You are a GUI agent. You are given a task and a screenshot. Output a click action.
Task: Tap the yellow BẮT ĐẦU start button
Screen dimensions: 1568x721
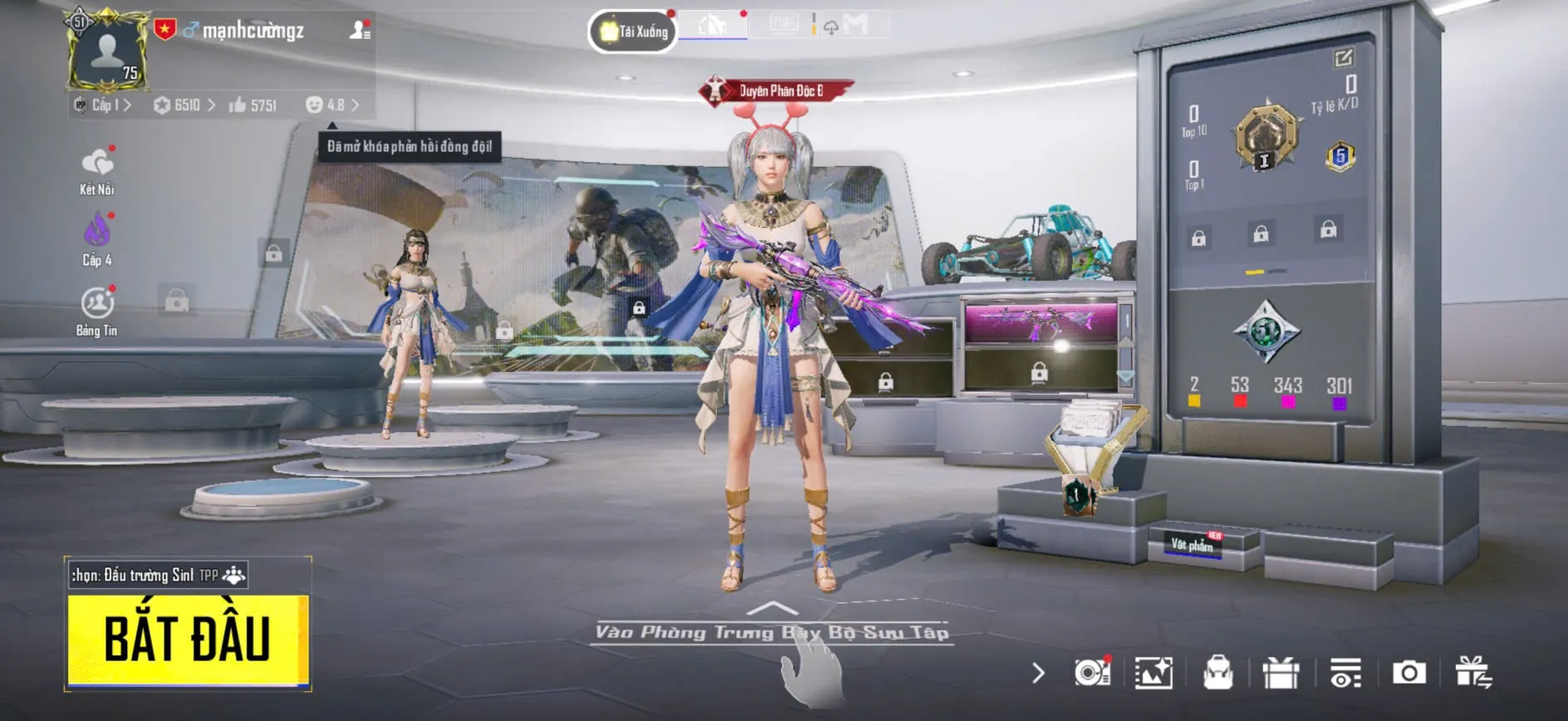(x=188, y=640)
